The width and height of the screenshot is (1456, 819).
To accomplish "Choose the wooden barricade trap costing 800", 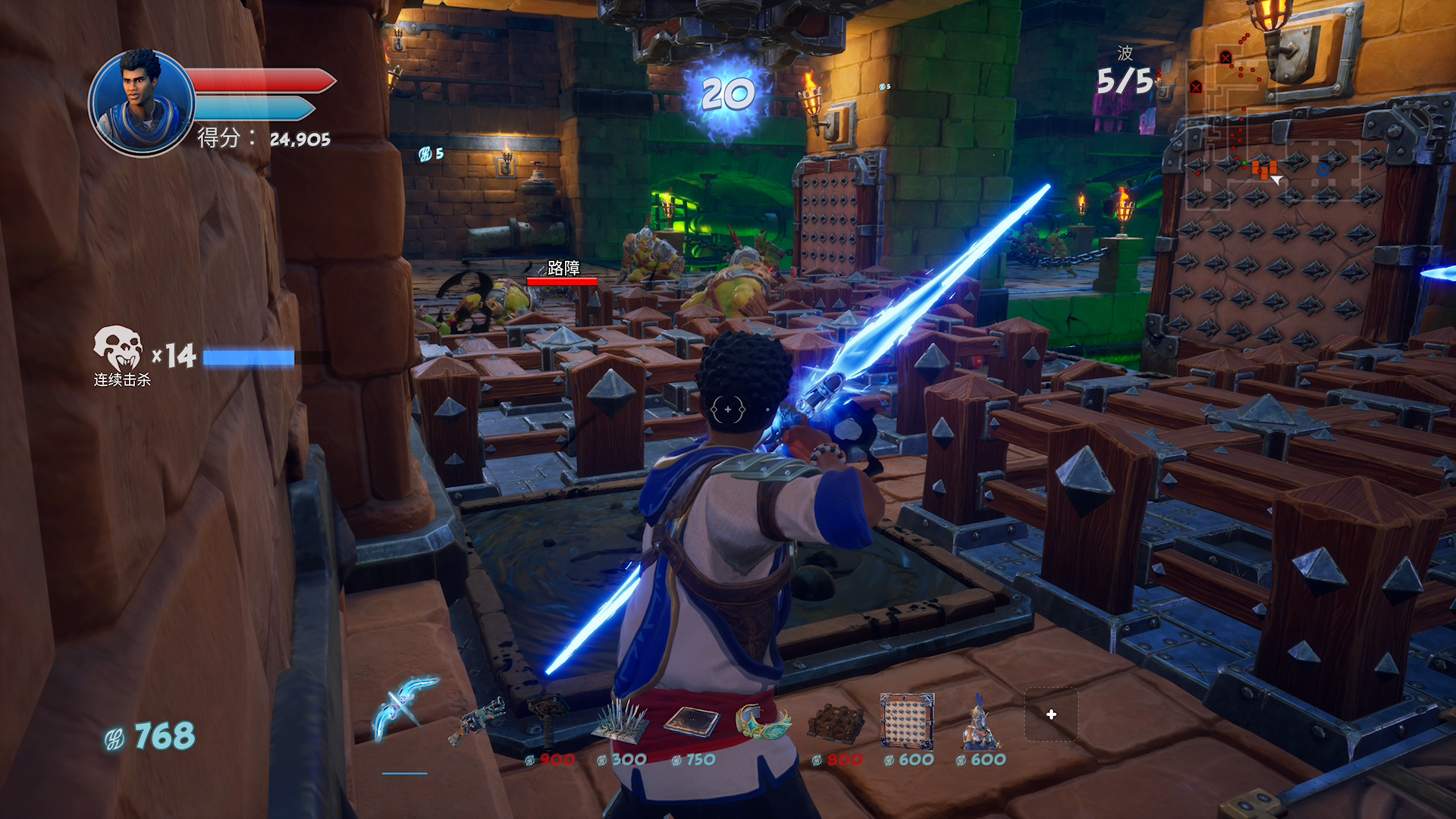I will (835, 722).
